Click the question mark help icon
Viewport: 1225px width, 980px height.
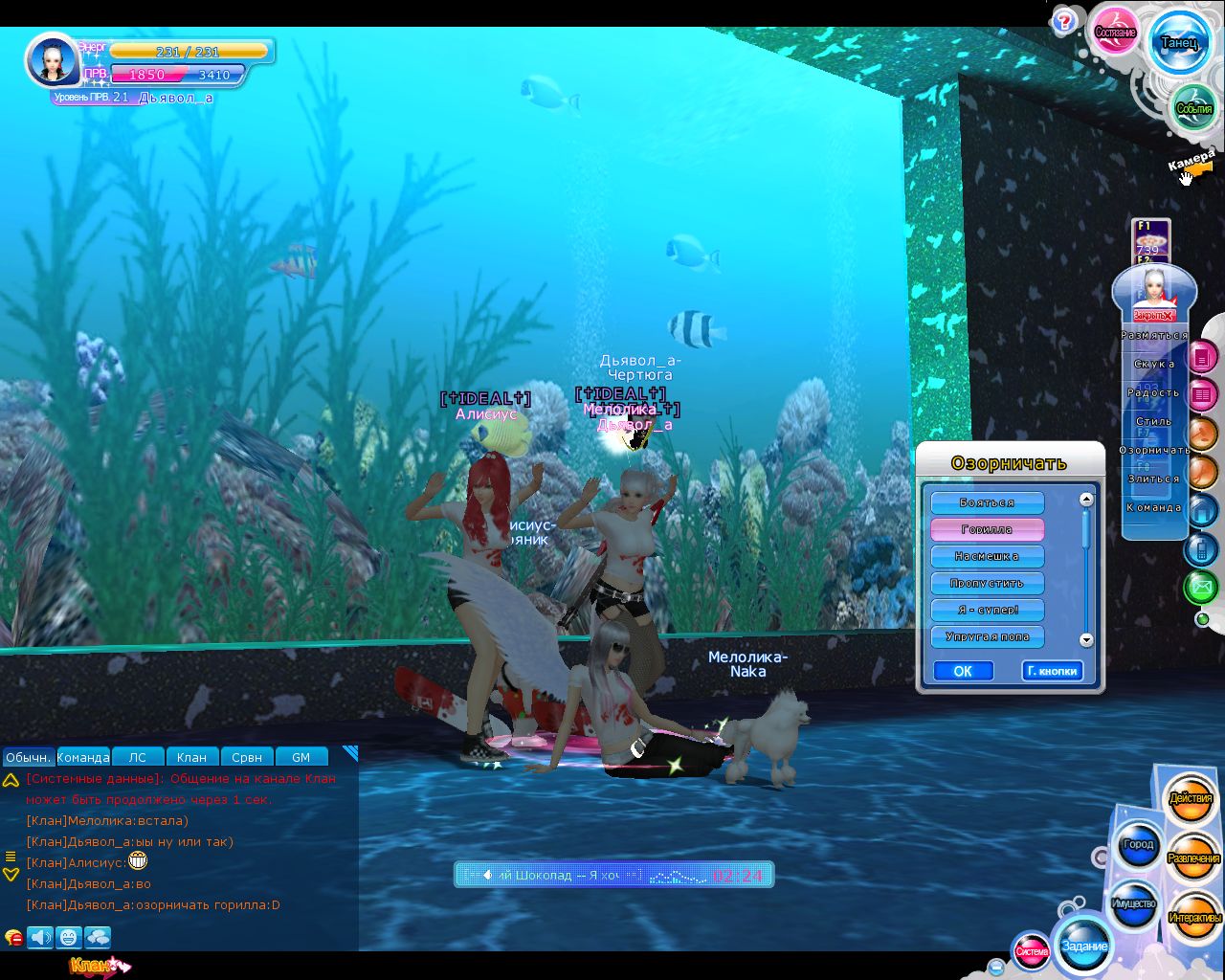pos(1063,21)
